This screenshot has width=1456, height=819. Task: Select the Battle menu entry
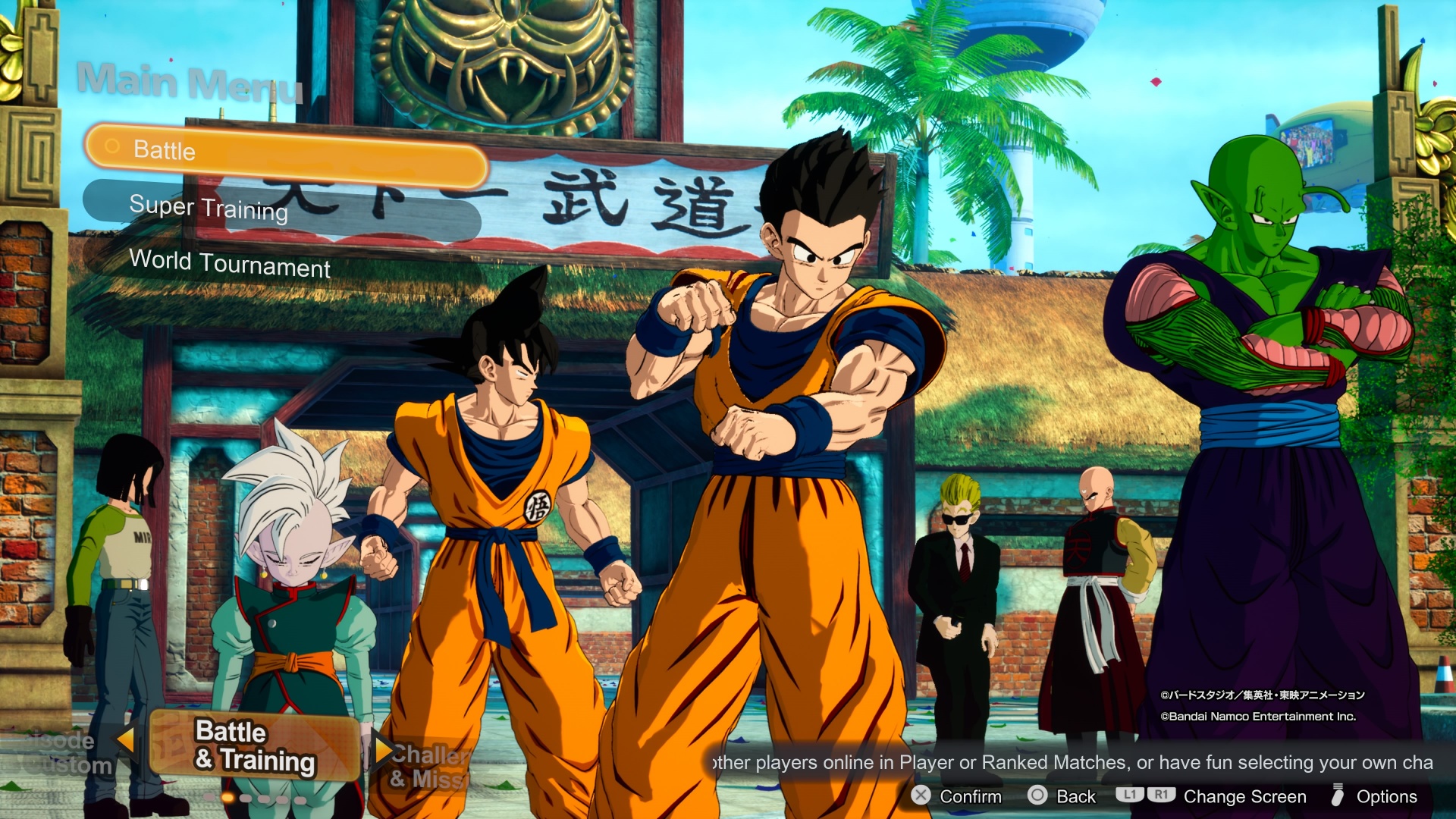coord(286,154)
